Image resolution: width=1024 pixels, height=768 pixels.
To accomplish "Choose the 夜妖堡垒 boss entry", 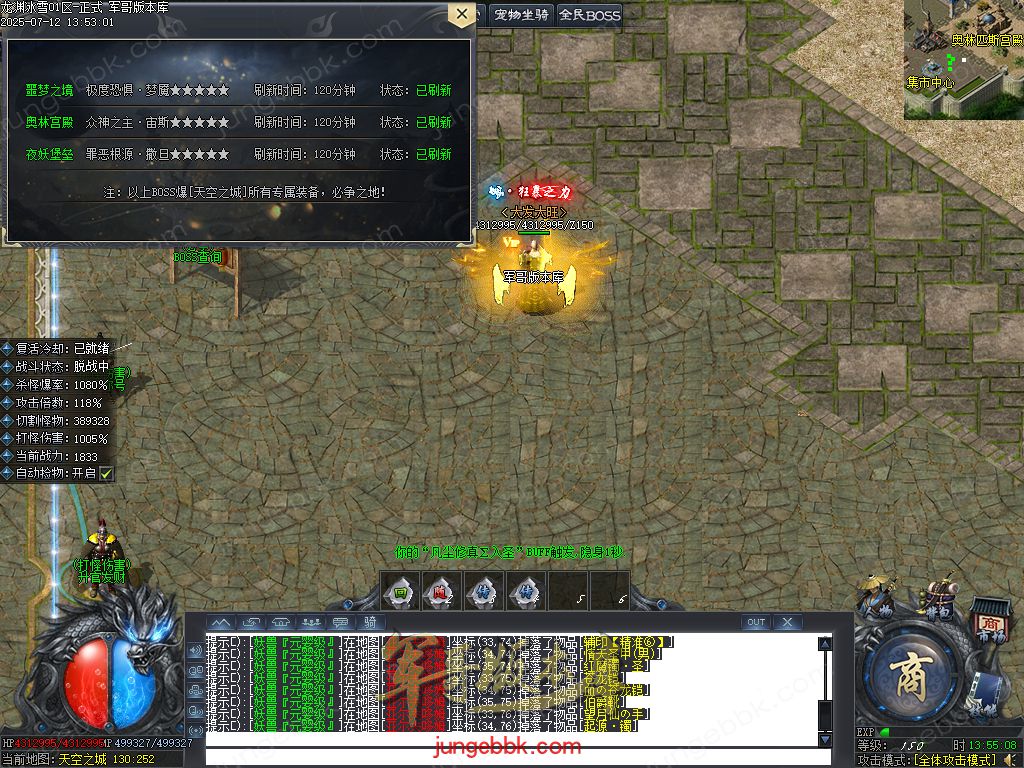I will (x=50, y=154).
